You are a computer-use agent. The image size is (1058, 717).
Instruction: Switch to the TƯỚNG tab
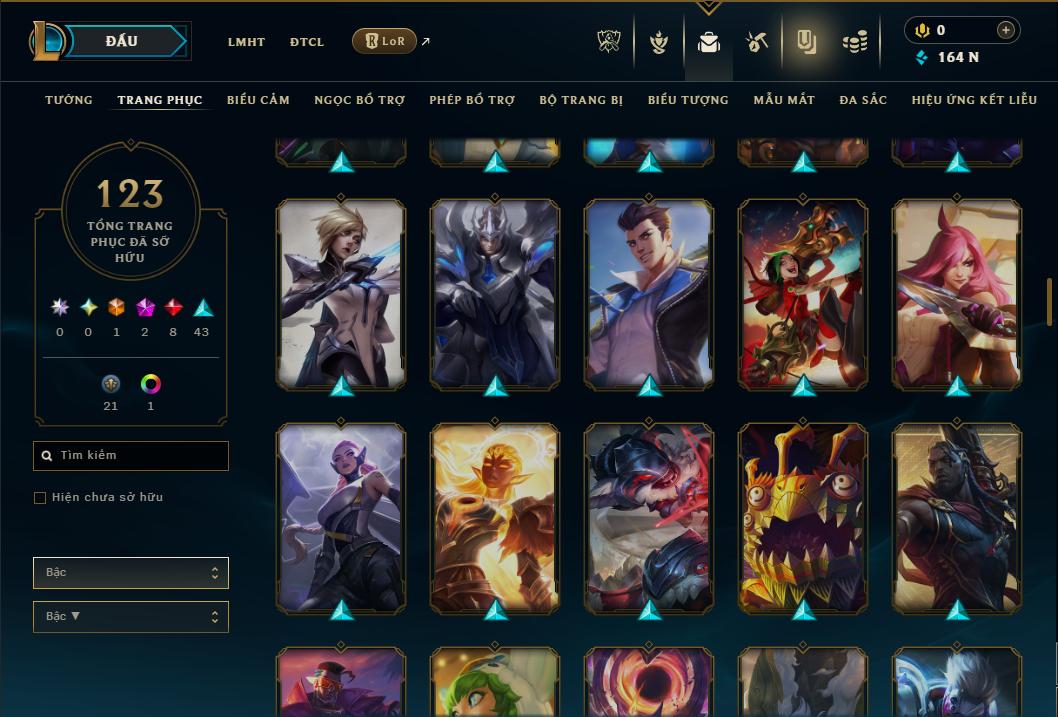[69, 100]
